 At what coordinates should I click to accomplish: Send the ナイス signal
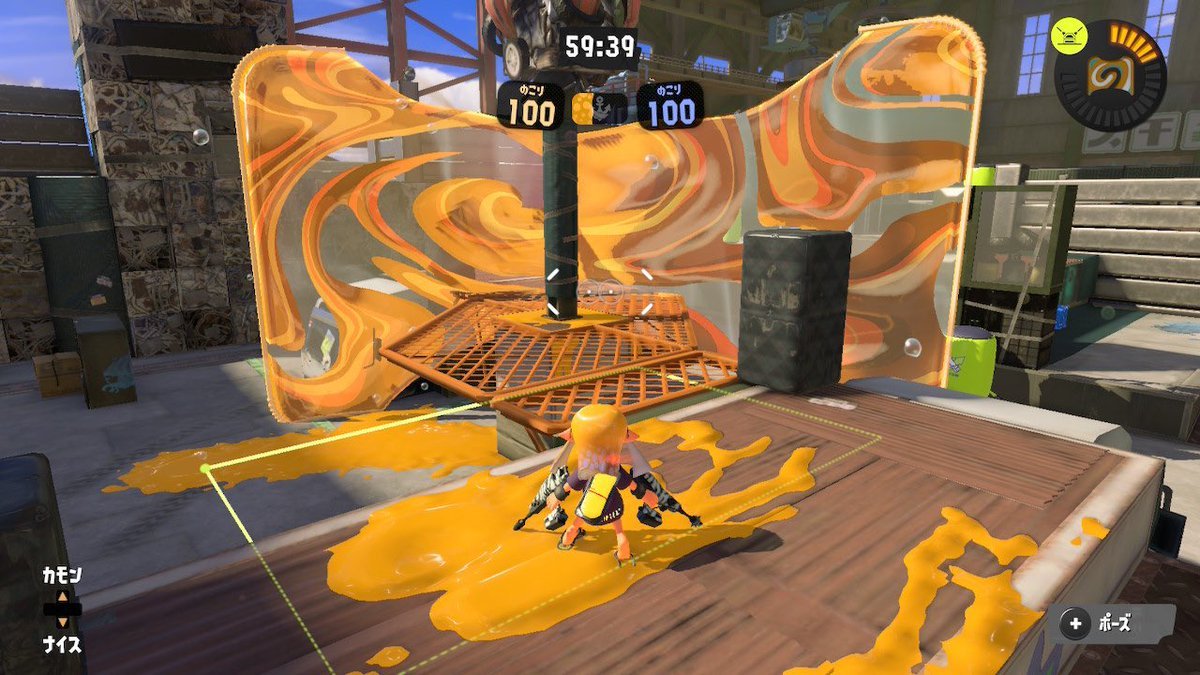point(61,645)
